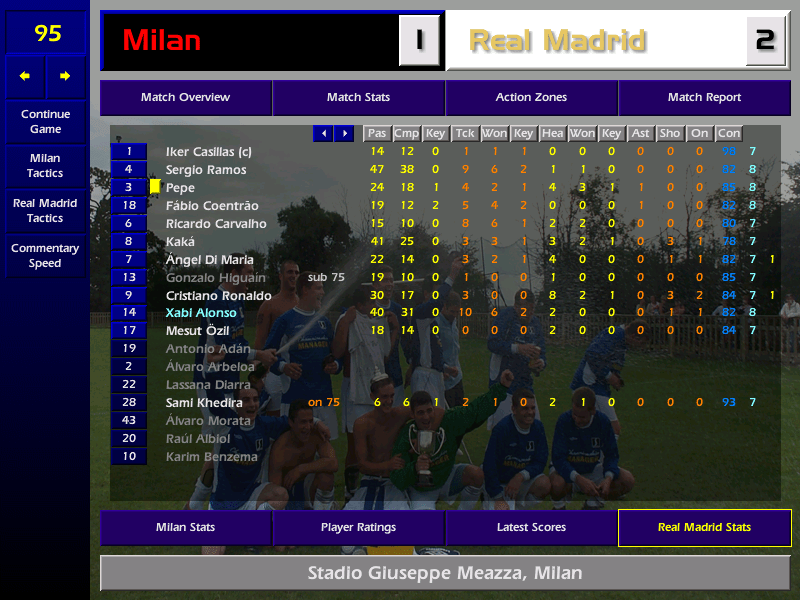
Task: Check the Latest Scores
Action: [531, 527]
